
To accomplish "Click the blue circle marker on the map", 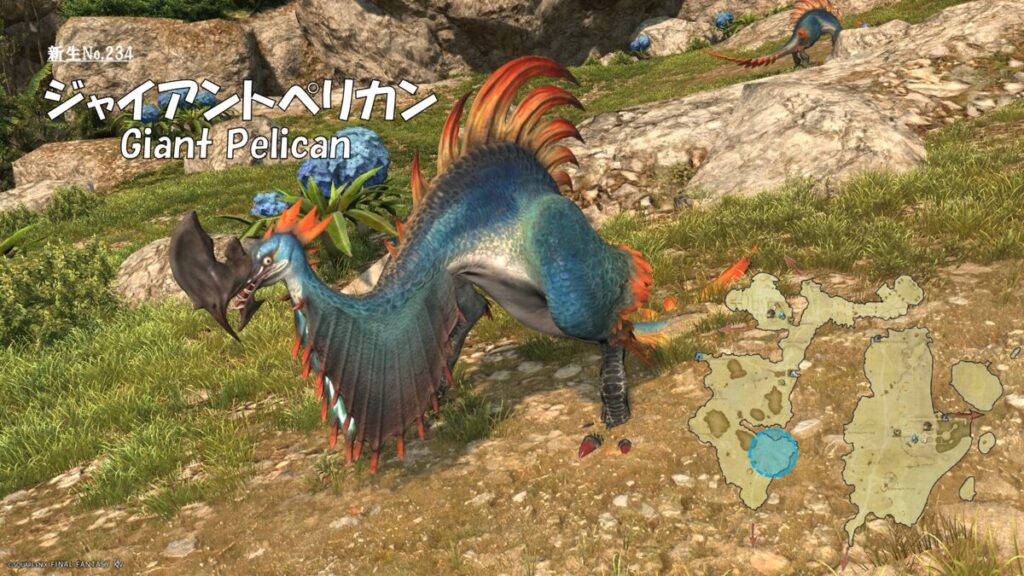I will 773,455.
